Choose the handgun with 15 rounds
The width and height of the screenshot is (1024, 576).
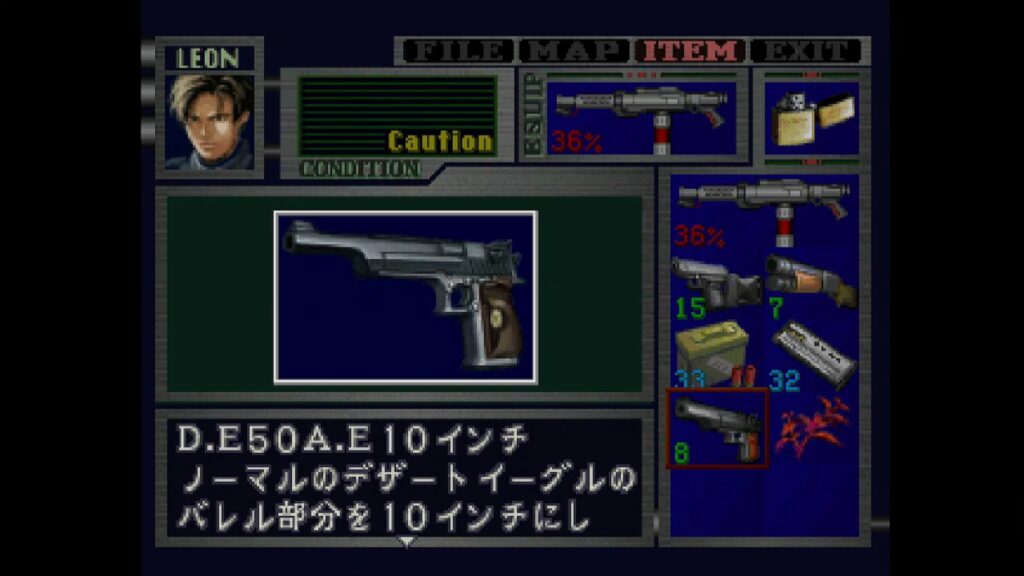[716, 283]
